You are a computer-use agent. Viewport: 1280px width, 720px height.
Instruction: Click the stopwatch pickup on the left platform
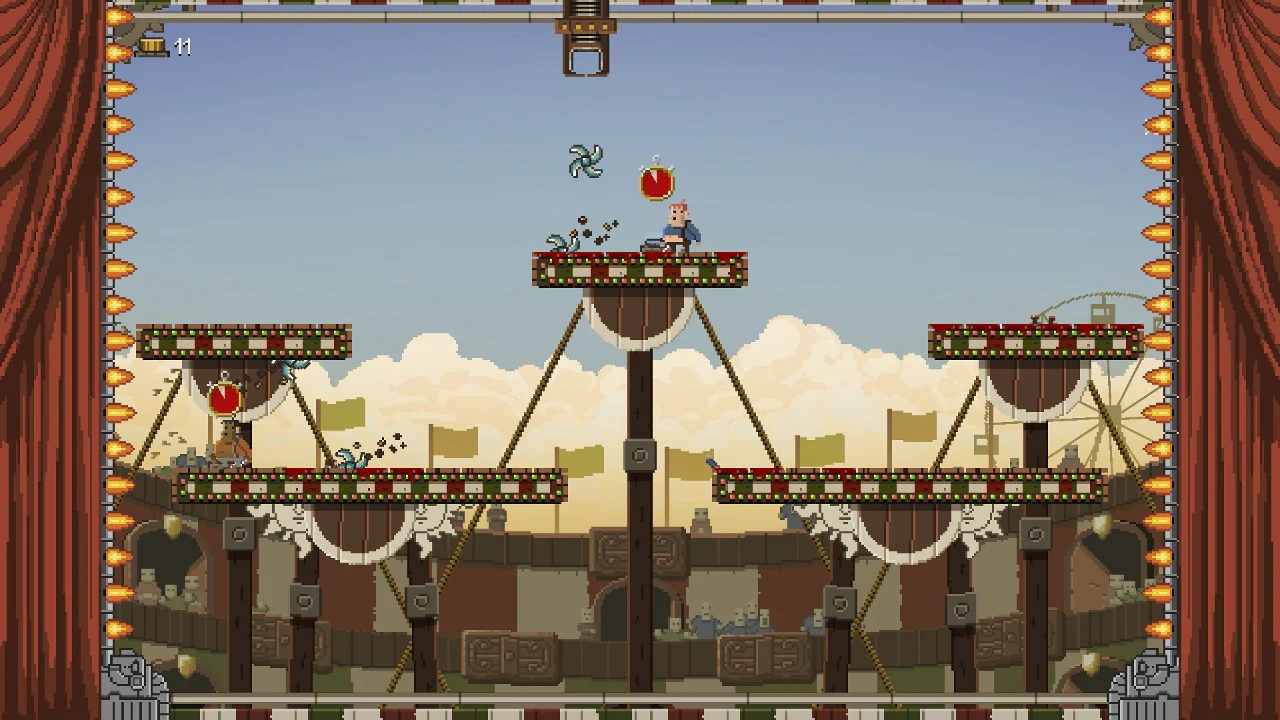click(224, 398)
